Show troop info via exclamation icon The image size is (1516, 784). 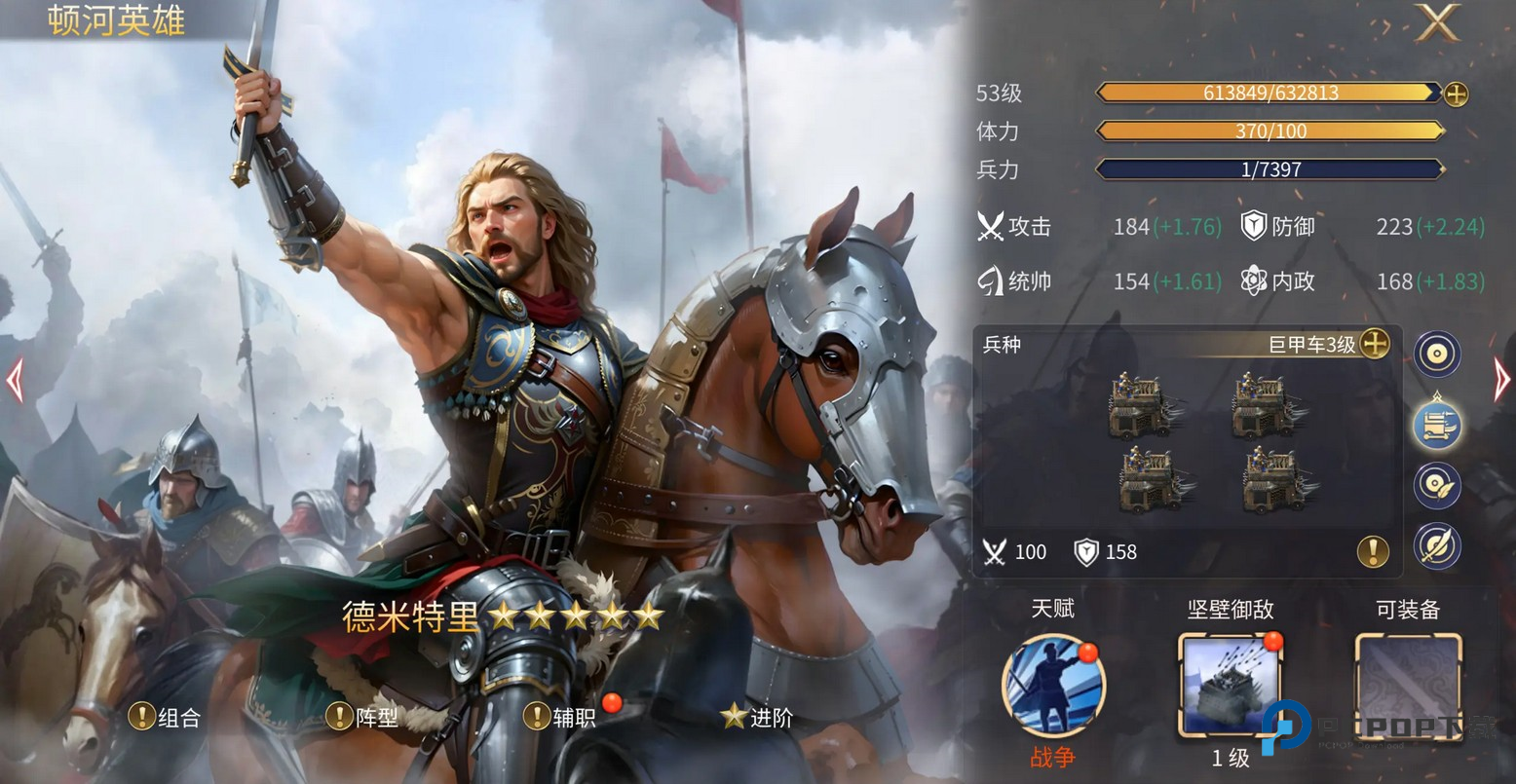(x=1372, y=552)
